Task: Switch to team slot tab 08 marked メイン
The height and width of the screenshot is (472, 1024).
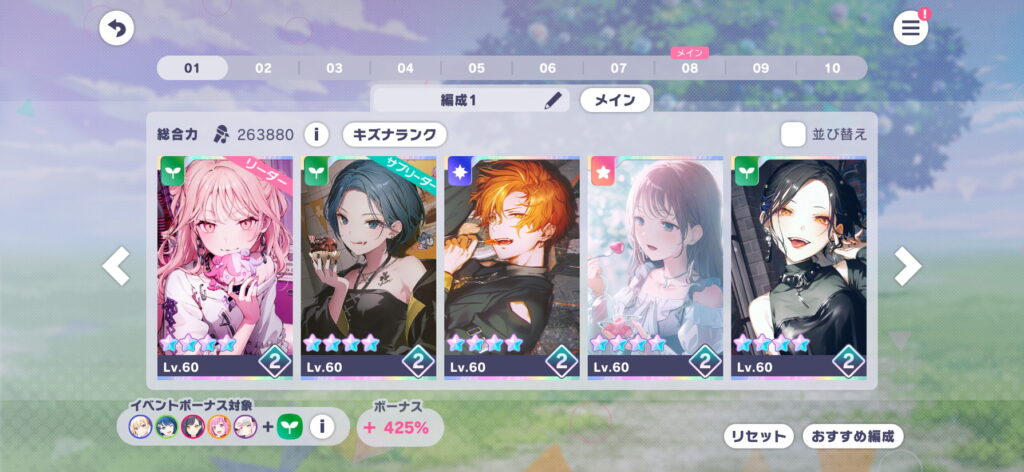Action: [690, 68]
